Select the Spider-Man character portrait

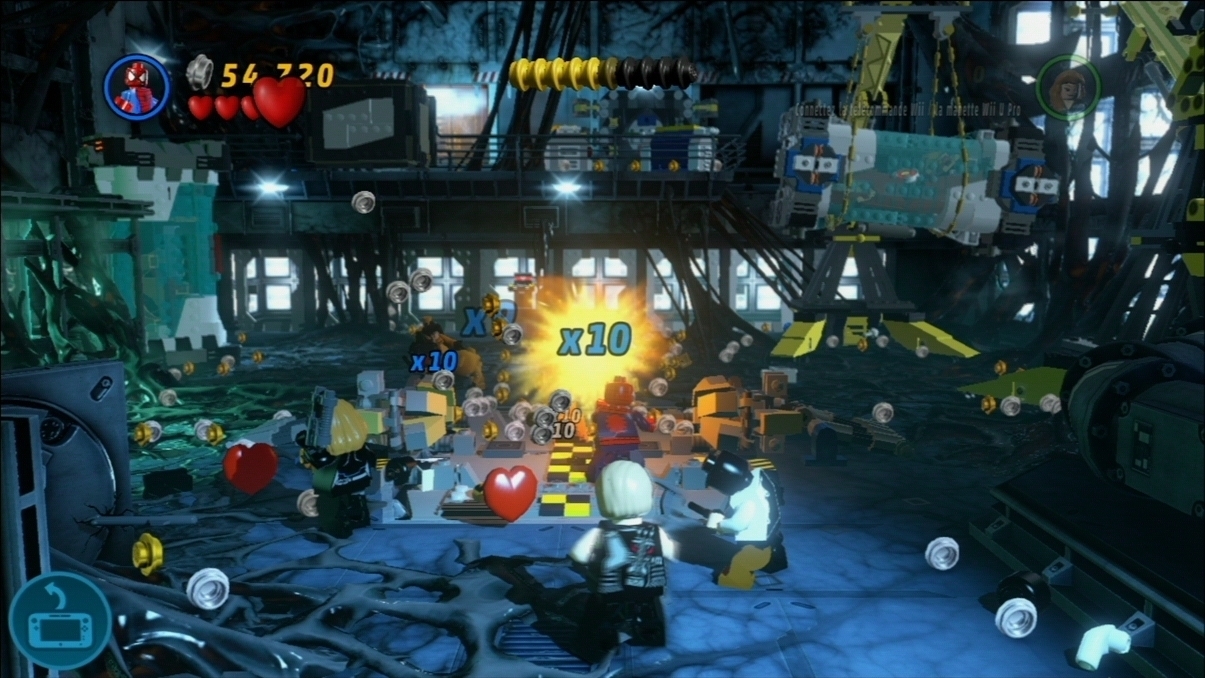pyautogui.click(x=137, y=87)
